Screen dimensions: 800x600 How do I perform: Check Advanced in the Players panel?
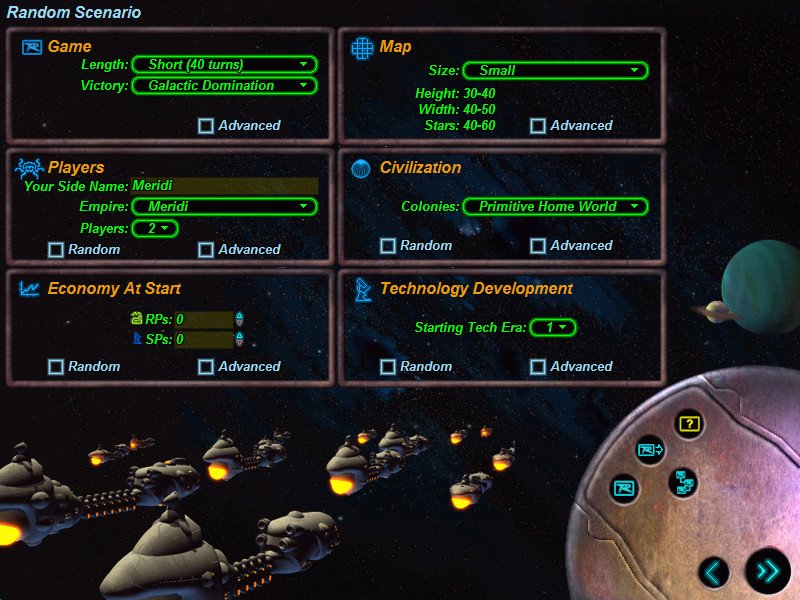pos(206,249)
